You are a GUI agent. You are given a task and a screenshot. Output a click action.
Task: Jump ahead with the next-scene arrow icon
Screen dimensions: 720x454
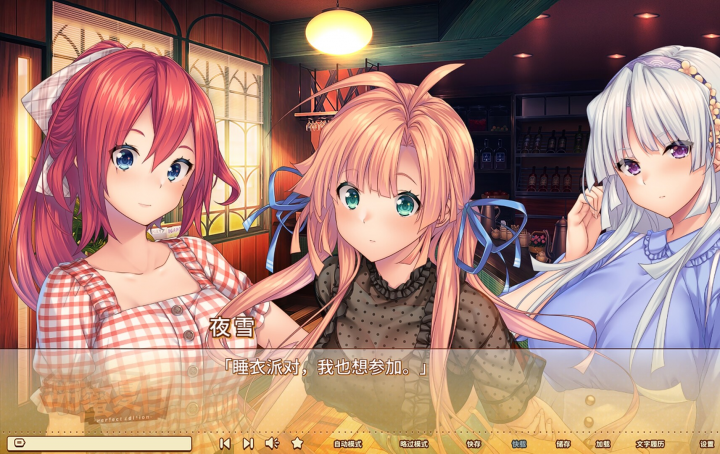point(248,443)
